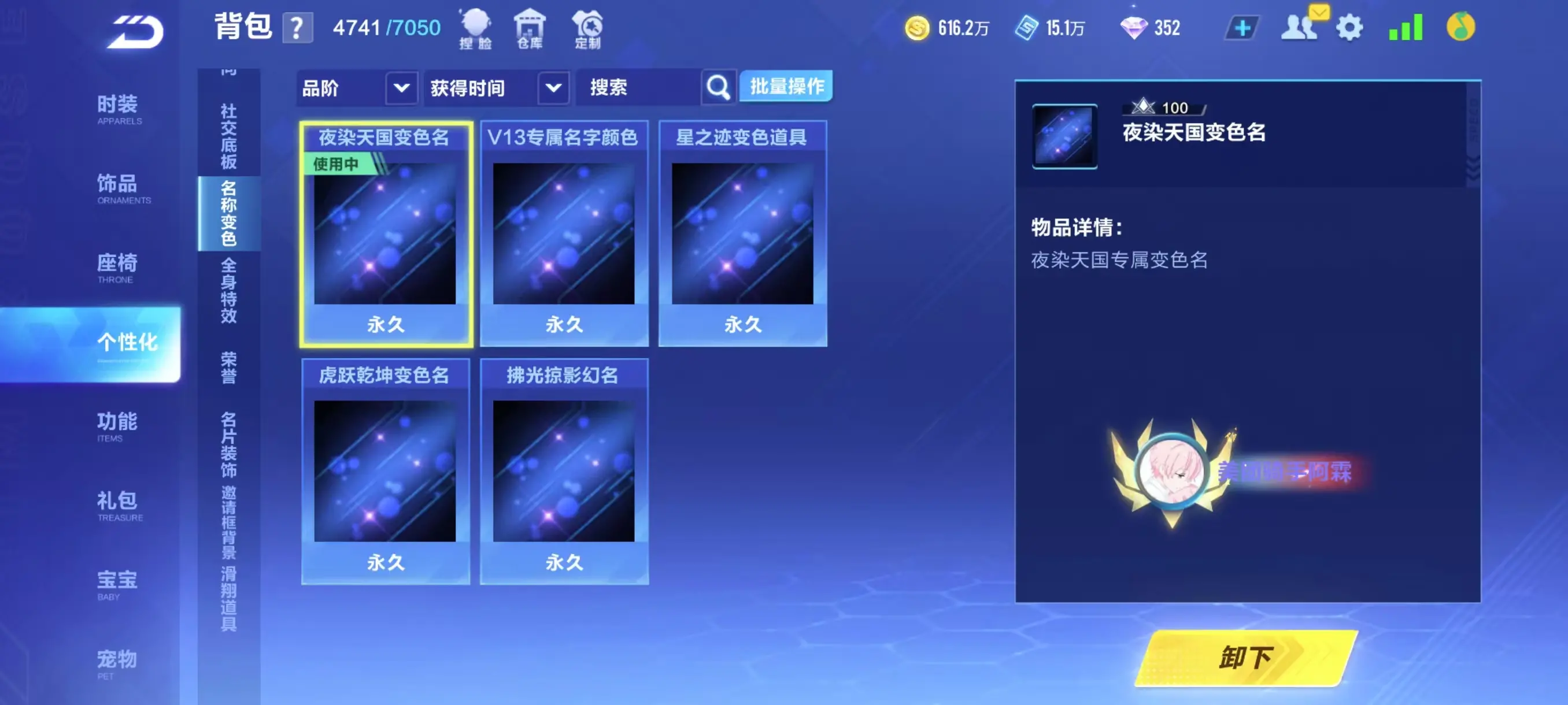
Task: Expand the 品阶 rank filter dropdown
Action: pyautogui.click(x=401, y=88)
